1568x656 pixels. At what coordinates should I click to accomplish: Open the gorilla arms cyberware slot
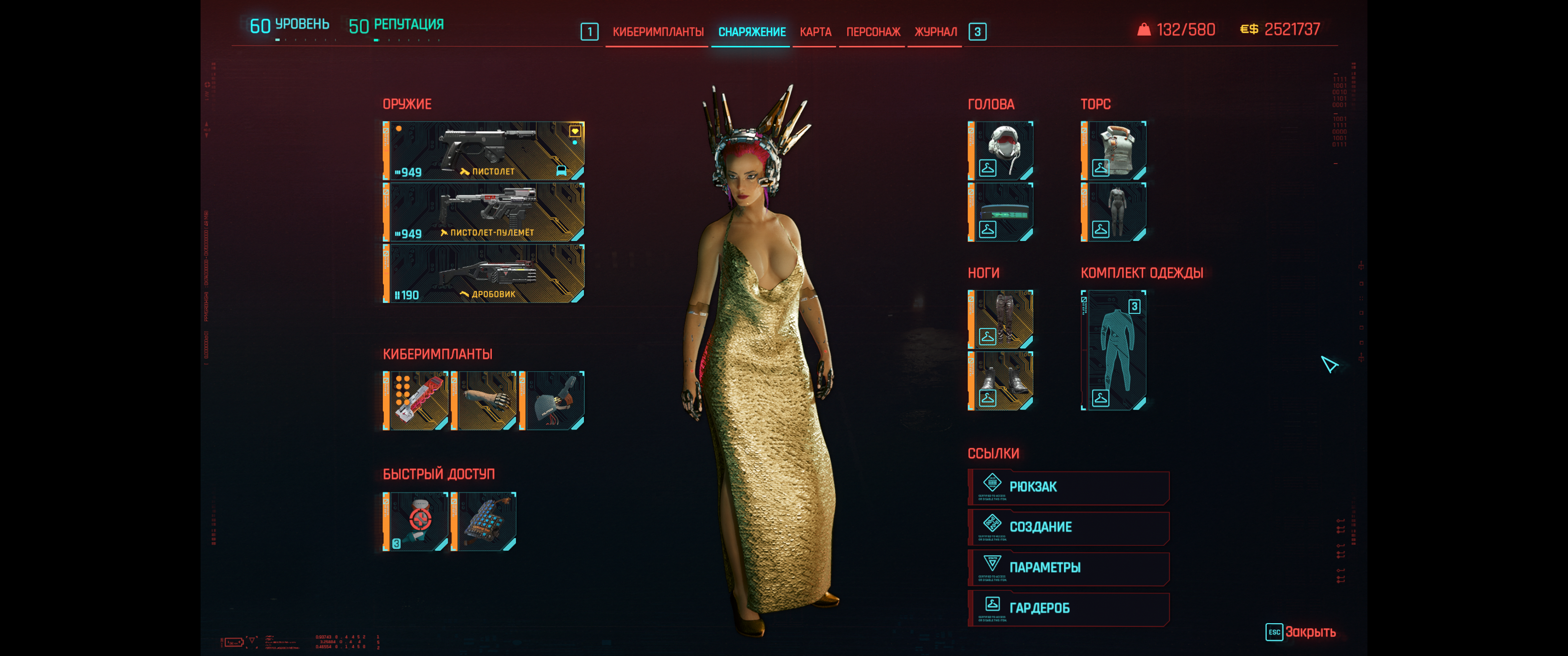[484, 400]
